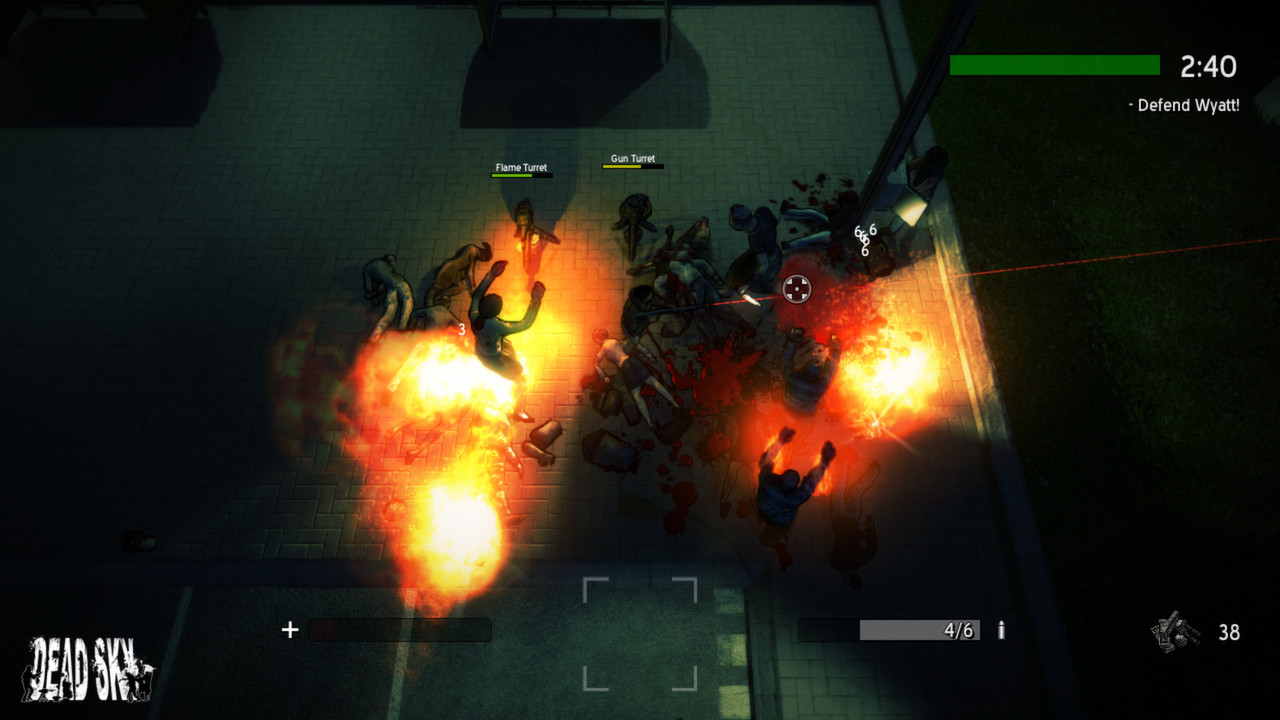Screen dimensions: 1280x720
Task: Click the empty bracketed item slot
Action: point(640,634)
